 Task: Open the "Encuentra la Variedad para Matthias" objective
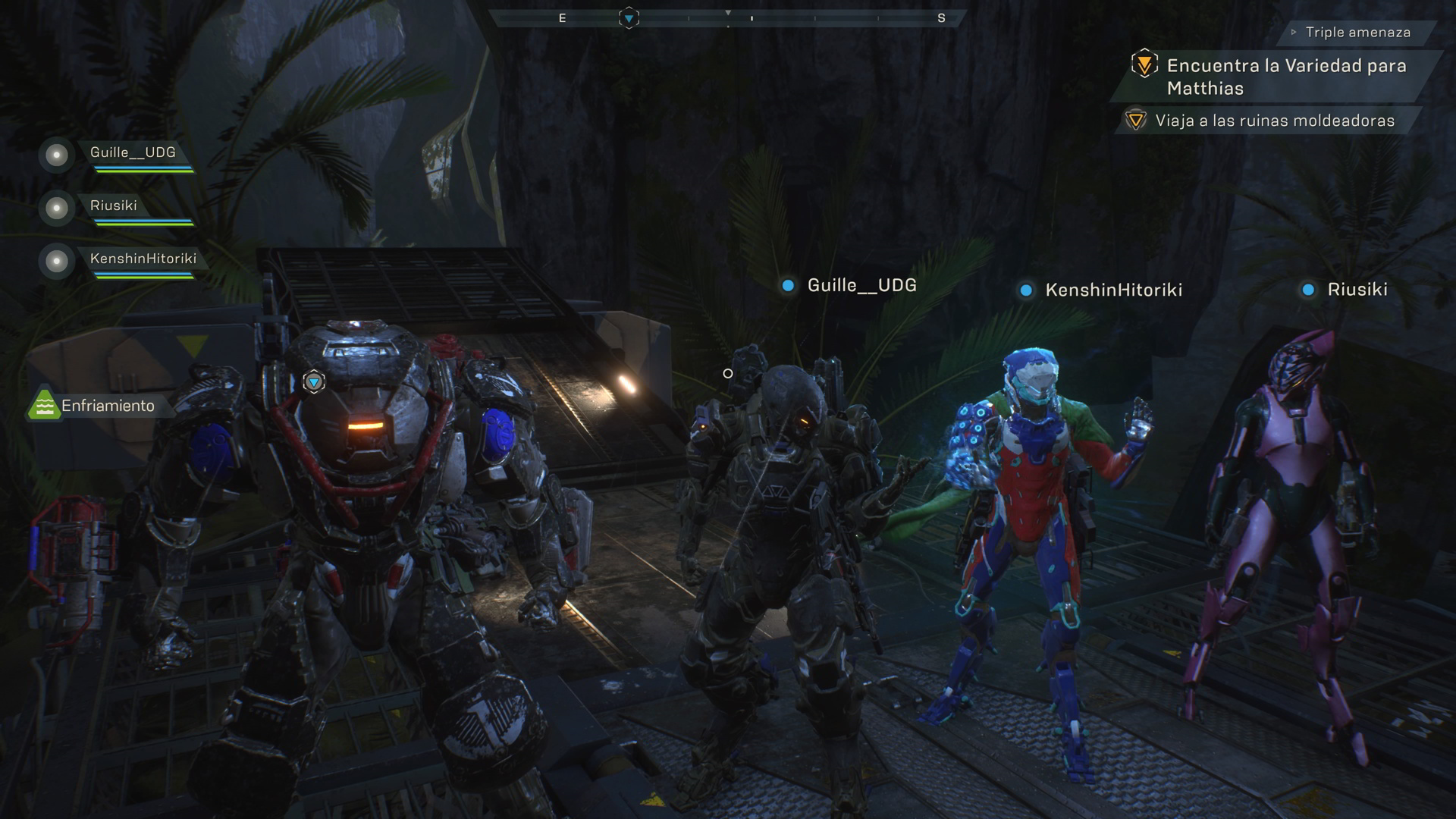[1285, 77]
